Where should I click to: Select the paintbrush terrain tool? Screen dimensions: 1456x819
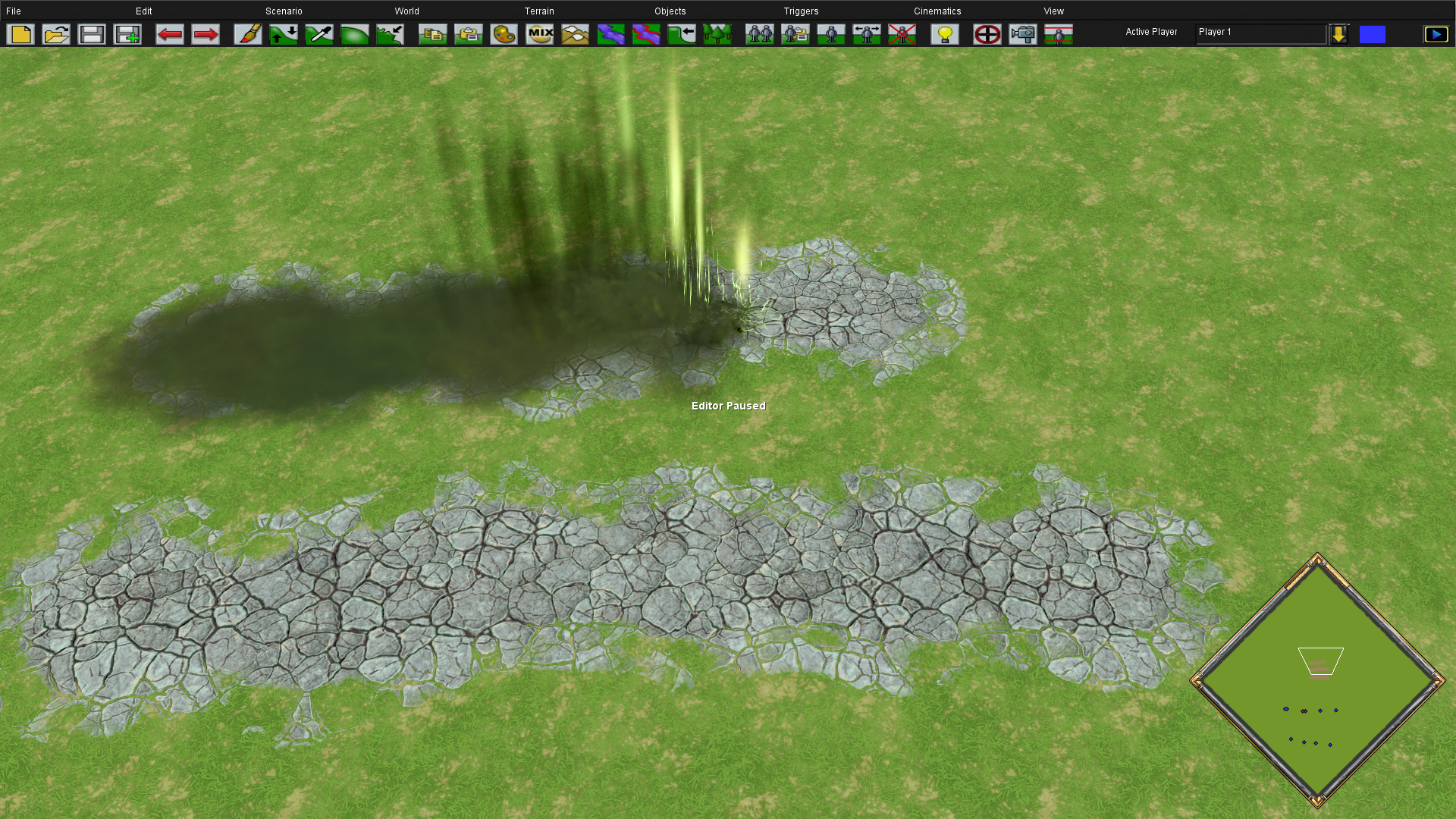248,34
